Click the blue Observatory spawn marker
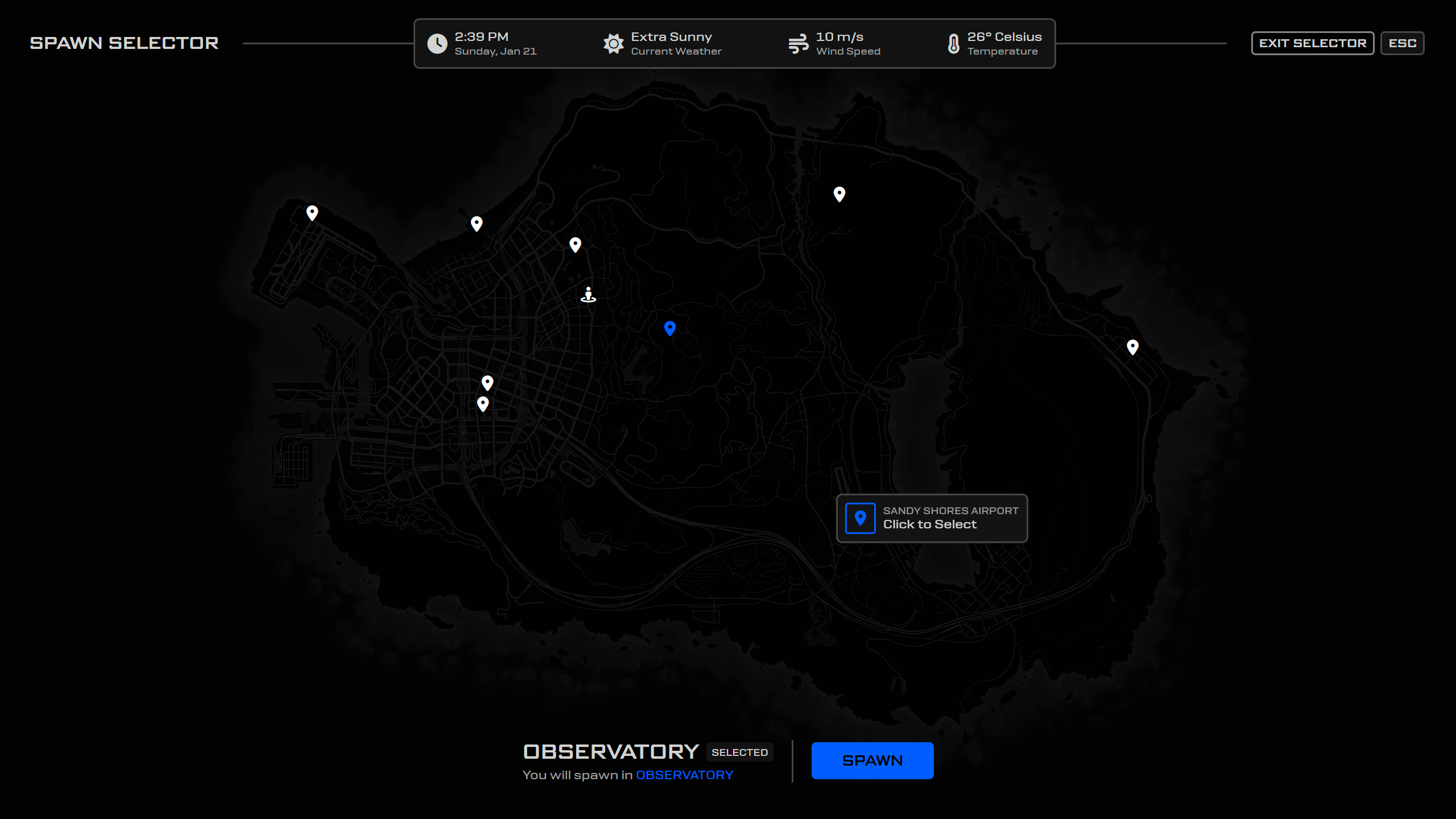The width and height of the screenshot is (1456, 819). (x=669, y=329)
